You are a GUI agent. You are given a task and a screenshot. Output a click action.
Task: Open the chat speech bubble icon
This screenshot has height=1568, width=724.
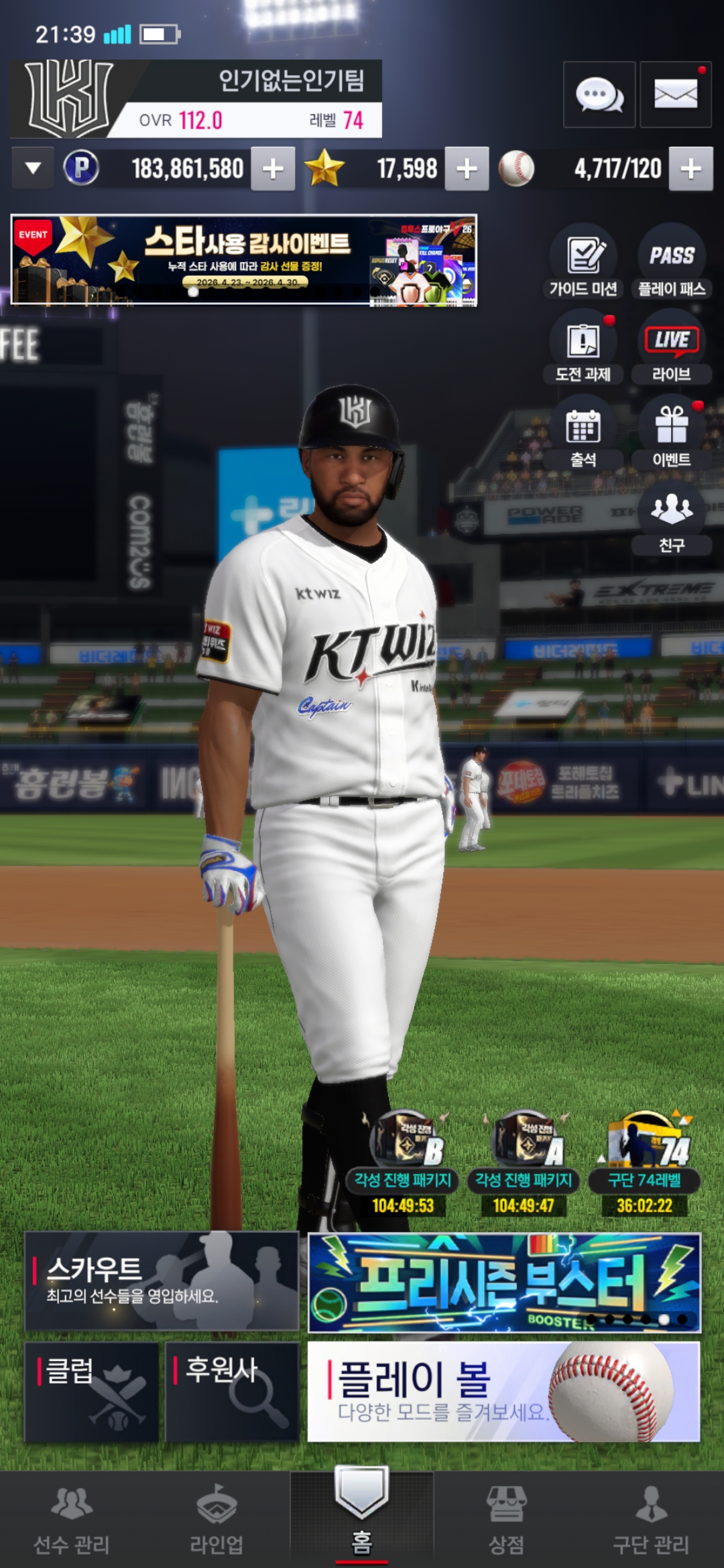click(x=599, y=94)
